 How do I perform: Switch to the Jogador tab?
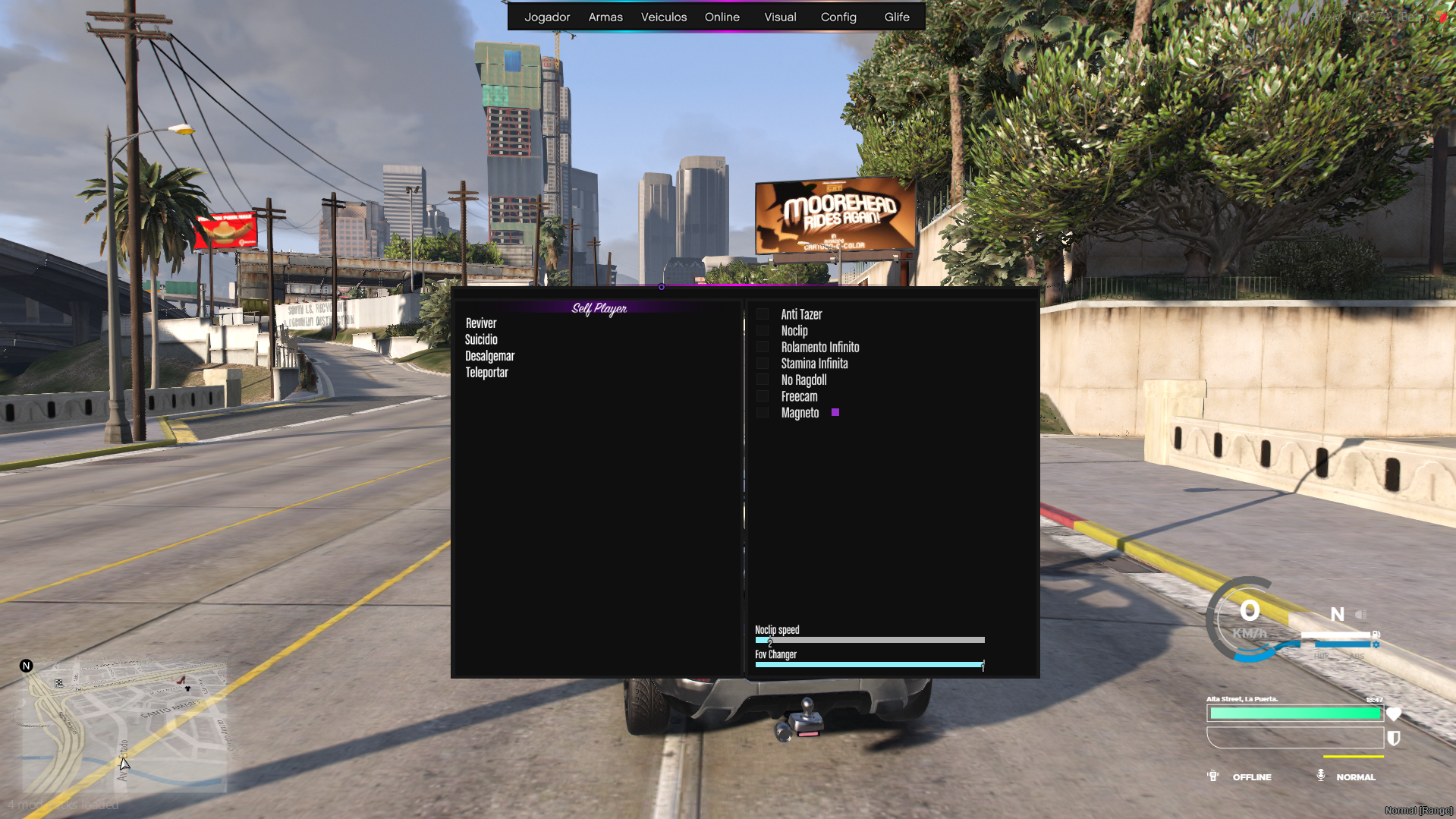pyautogui.click(x=548, y=17)
